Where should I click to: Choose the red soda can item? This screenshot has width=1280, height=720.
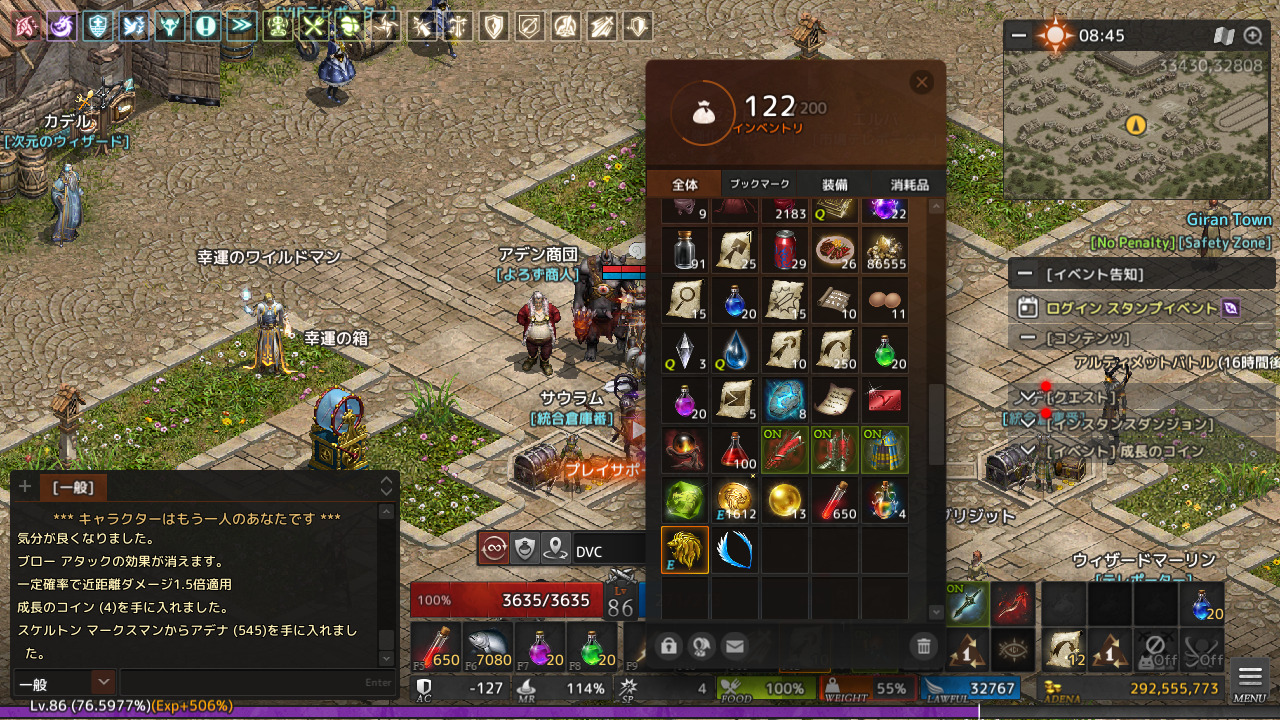coord(785,250)
